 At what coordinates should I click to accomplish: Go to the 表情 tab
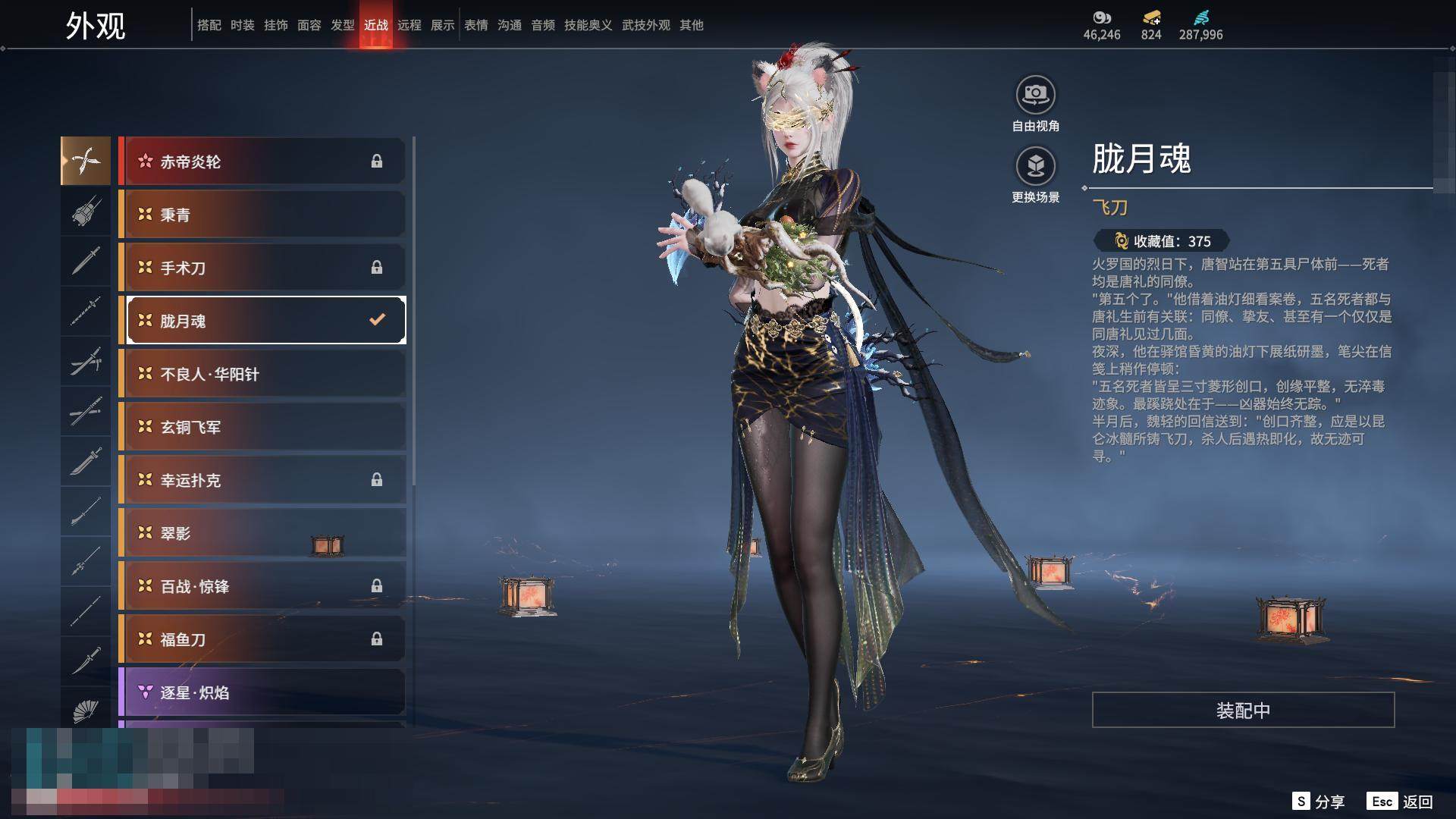tap(476, 25)
